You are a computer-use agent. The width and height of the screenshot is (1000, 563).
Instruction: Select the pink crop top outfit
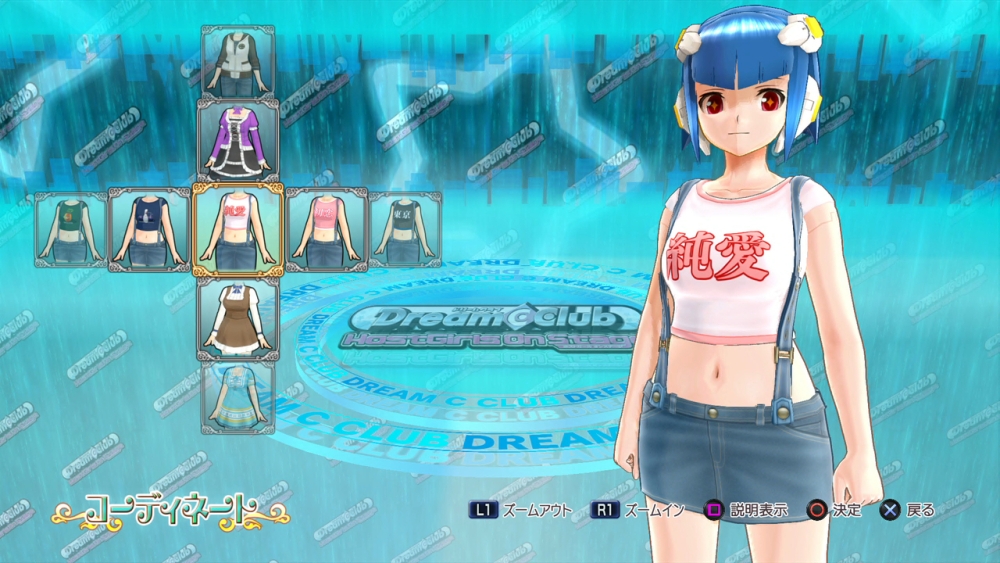[326, 229]
